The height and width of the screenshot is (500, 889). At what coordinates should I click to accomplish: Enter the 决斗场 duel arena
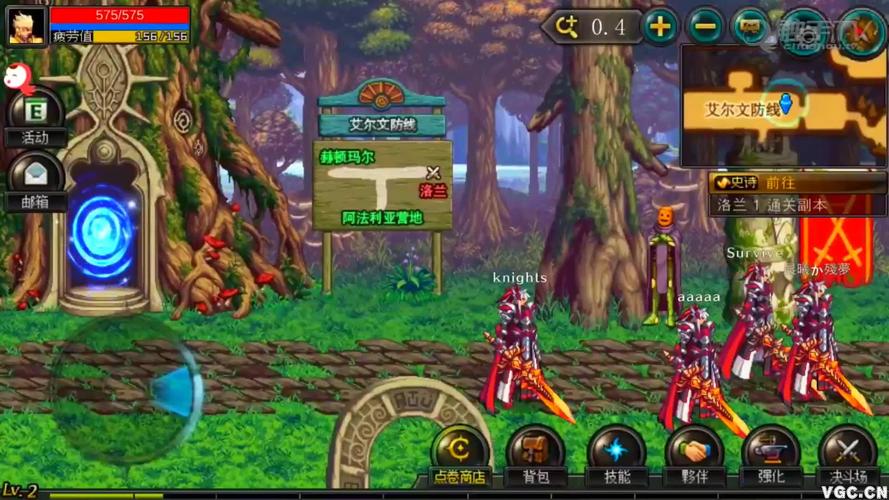[x=847, y=457]
